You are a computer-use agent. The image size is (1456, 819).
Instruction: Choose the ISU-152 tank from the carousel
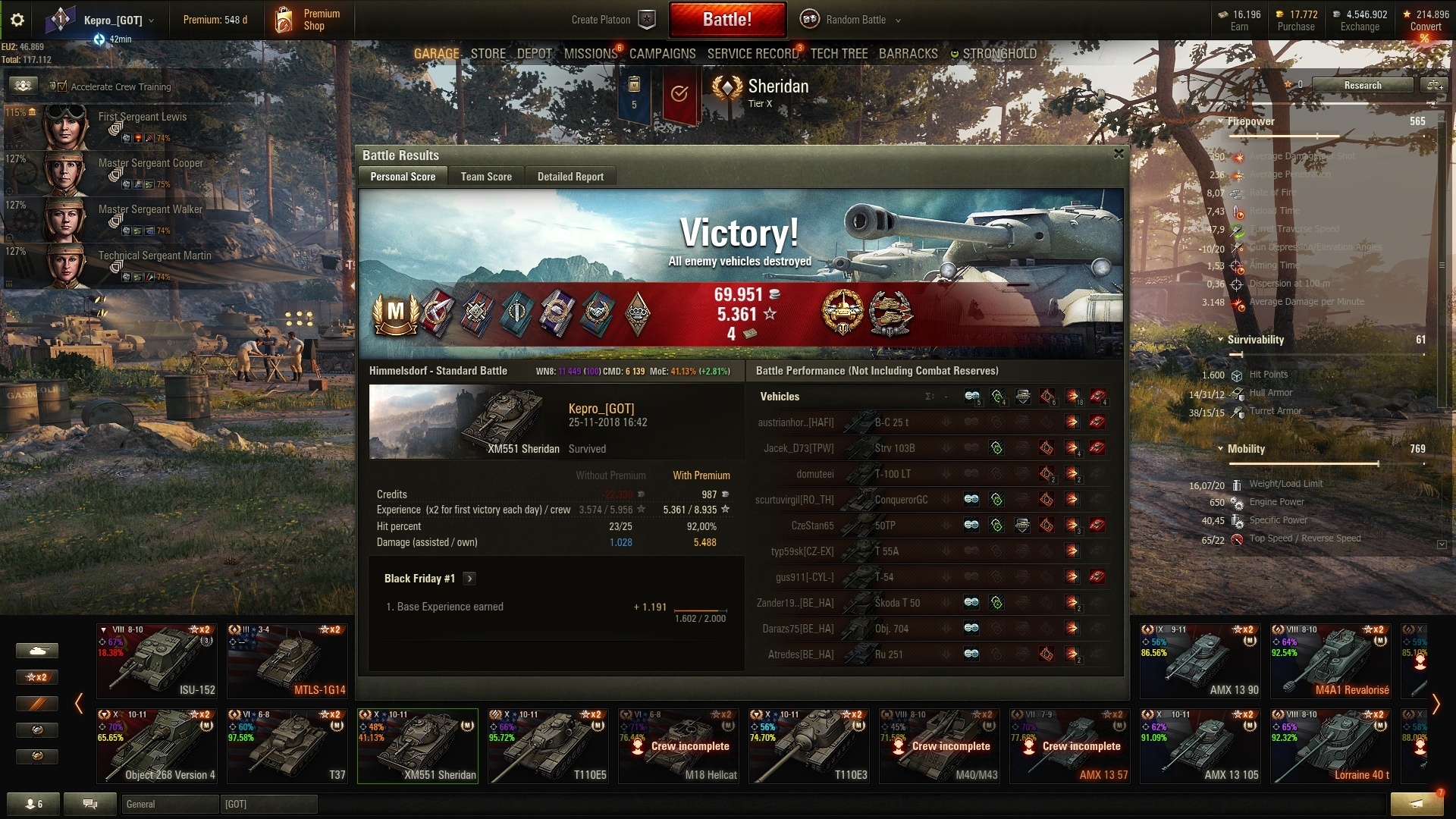click(x=157, y=661)
